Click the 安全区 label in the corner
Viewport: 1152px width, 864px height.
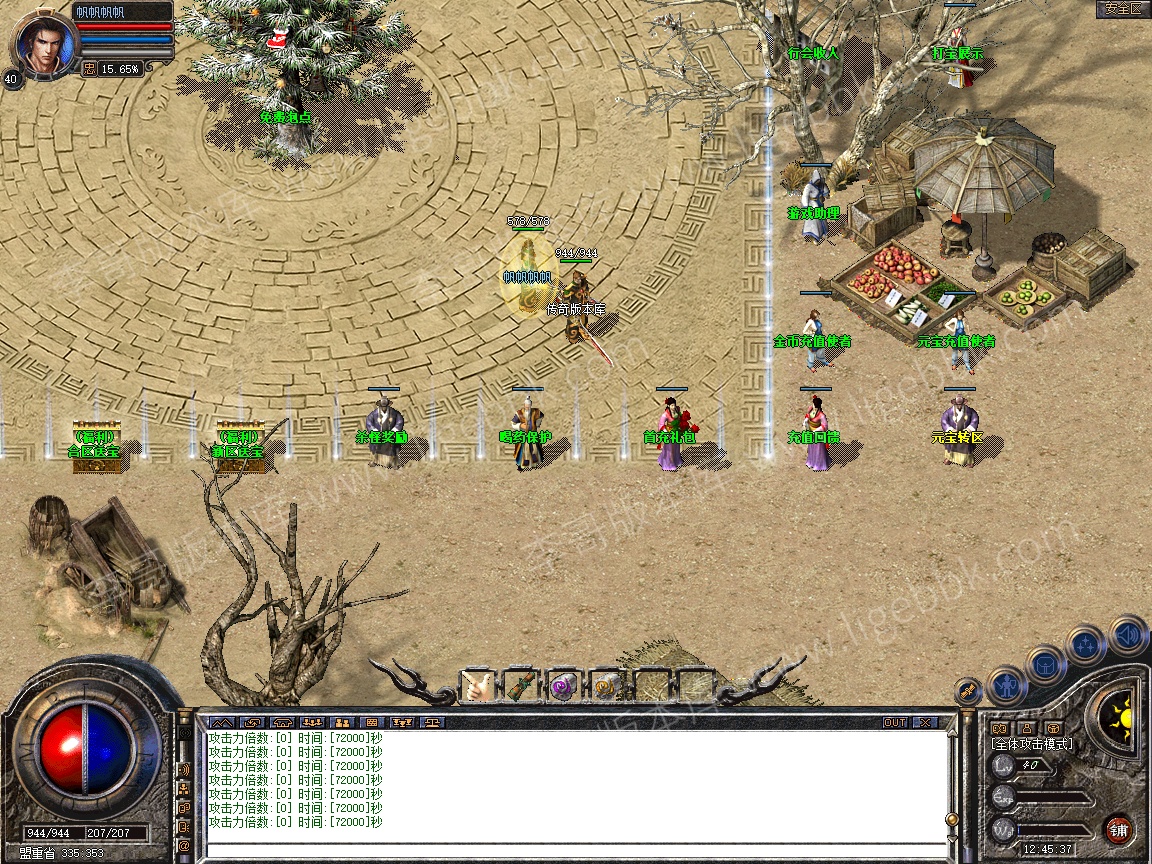click(1122, 9)
